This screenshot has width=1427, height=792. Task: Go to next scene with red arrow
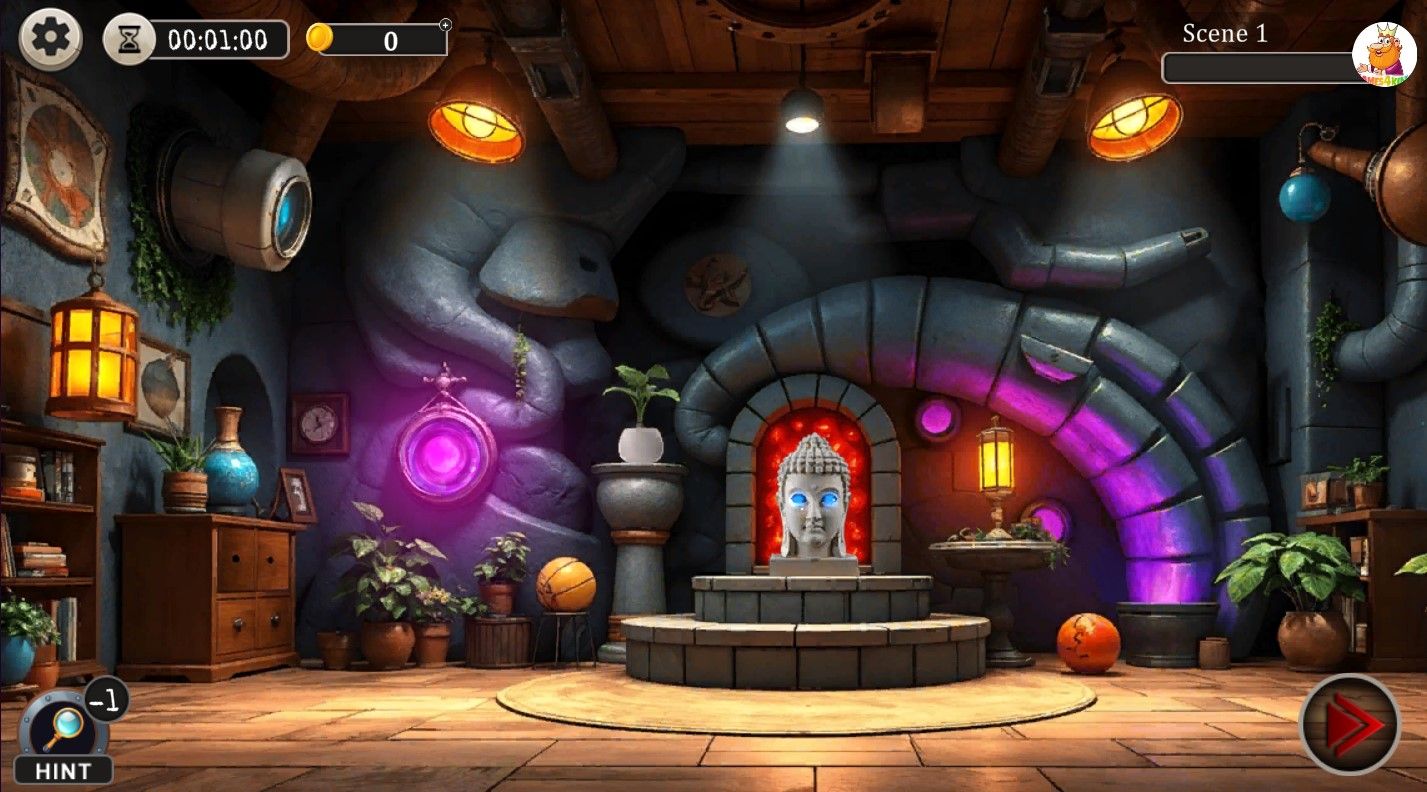pos(1349,724)
